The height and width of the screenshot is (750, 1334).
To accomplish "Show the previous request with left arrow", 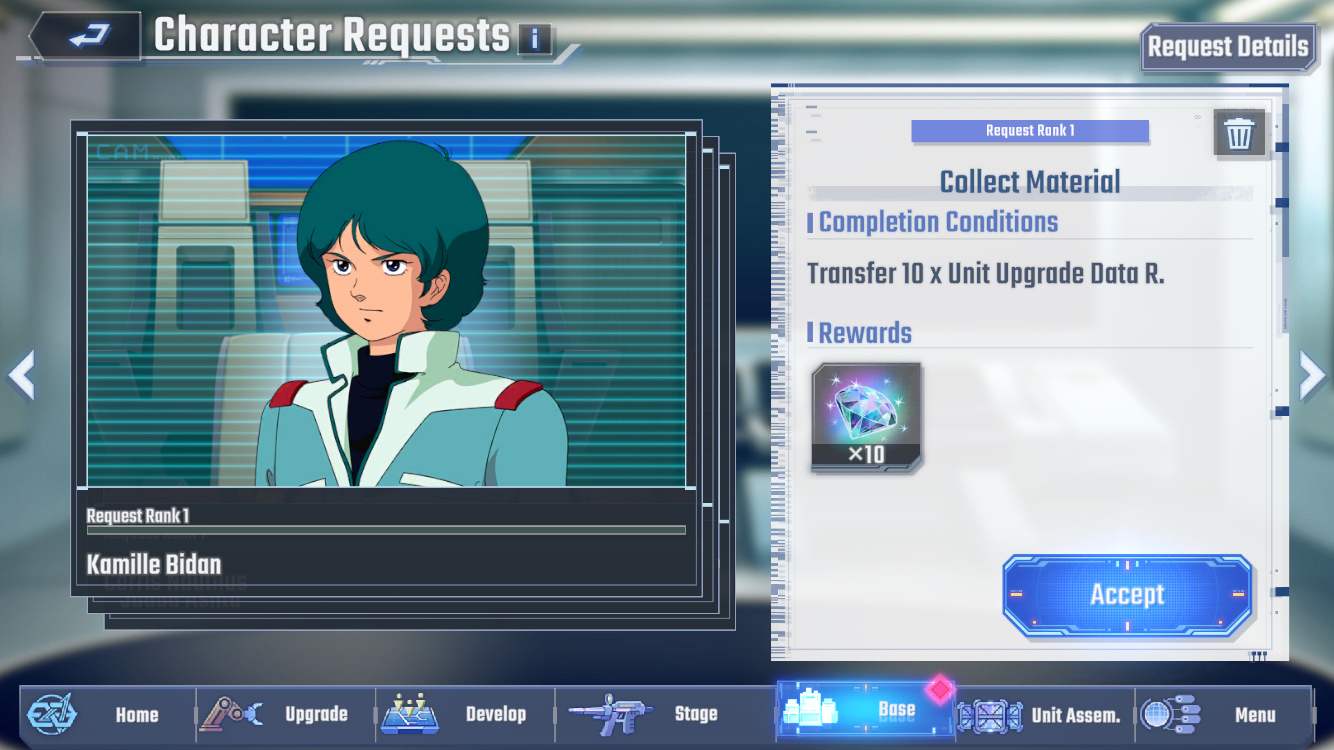I will point(21,375).
